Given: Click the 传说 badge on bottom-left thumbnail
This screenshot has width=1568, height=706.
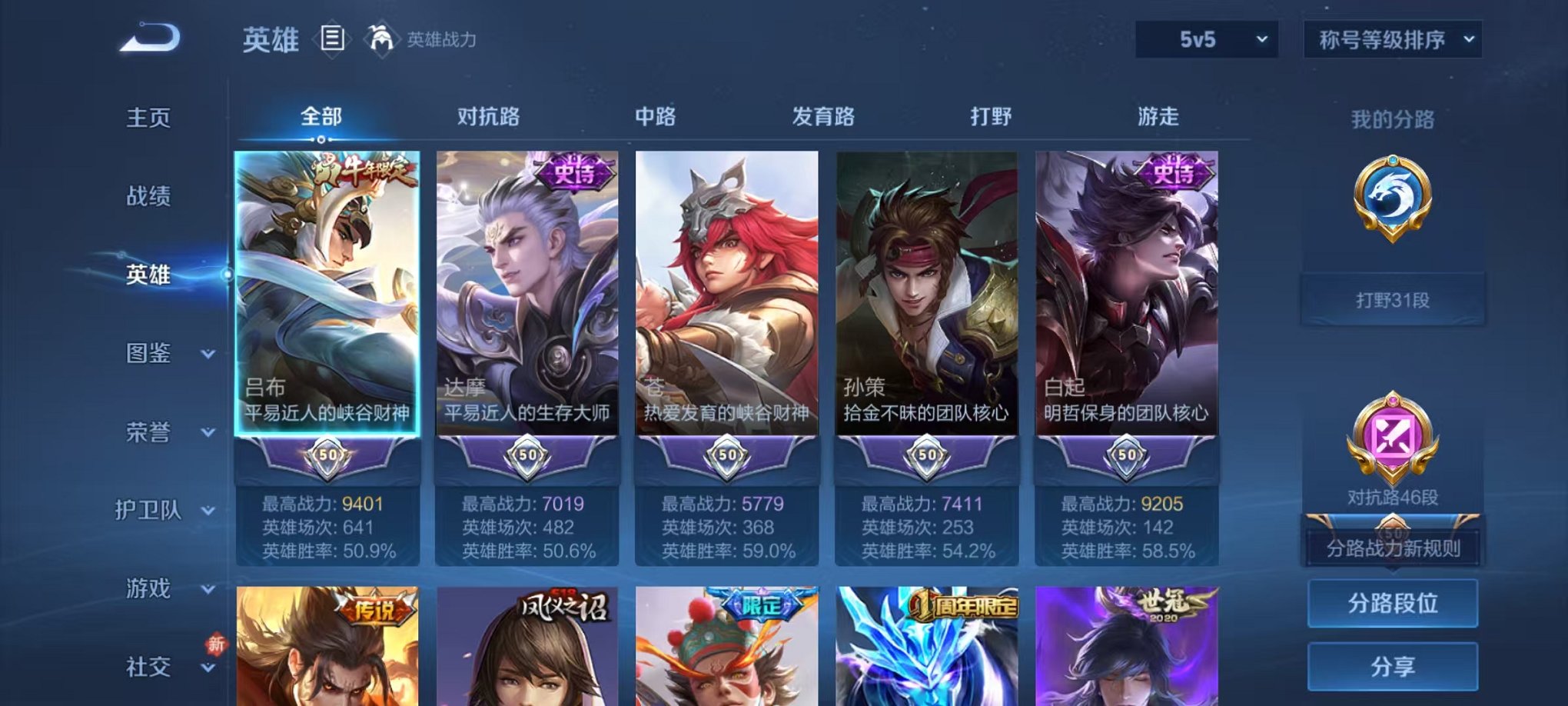Looking at the screenshot, I should pyautogui.click(x=375, y=608).
